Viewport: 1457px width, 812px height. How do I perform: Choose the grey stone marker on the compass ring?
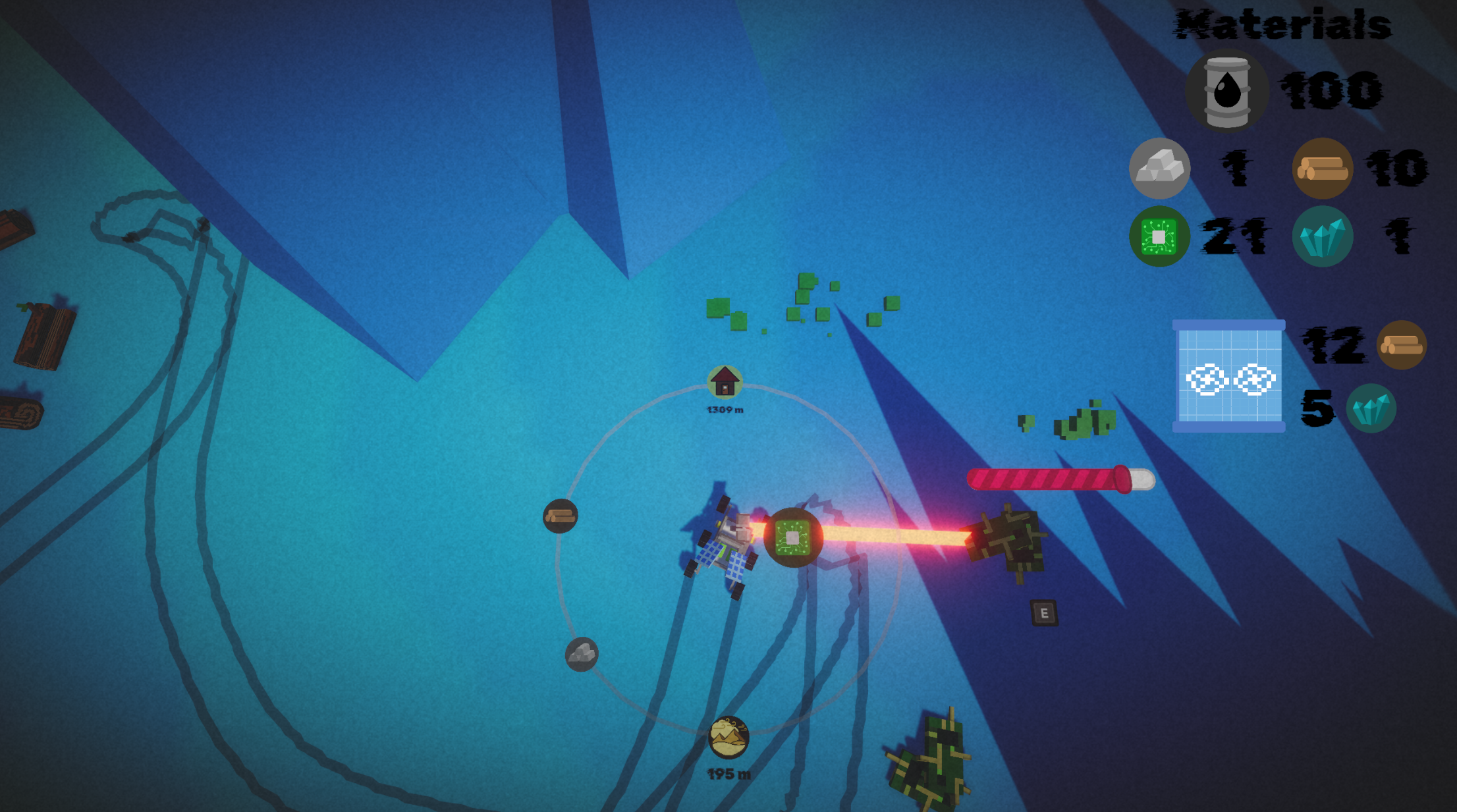pyautogui.click(x=582, y=654)
